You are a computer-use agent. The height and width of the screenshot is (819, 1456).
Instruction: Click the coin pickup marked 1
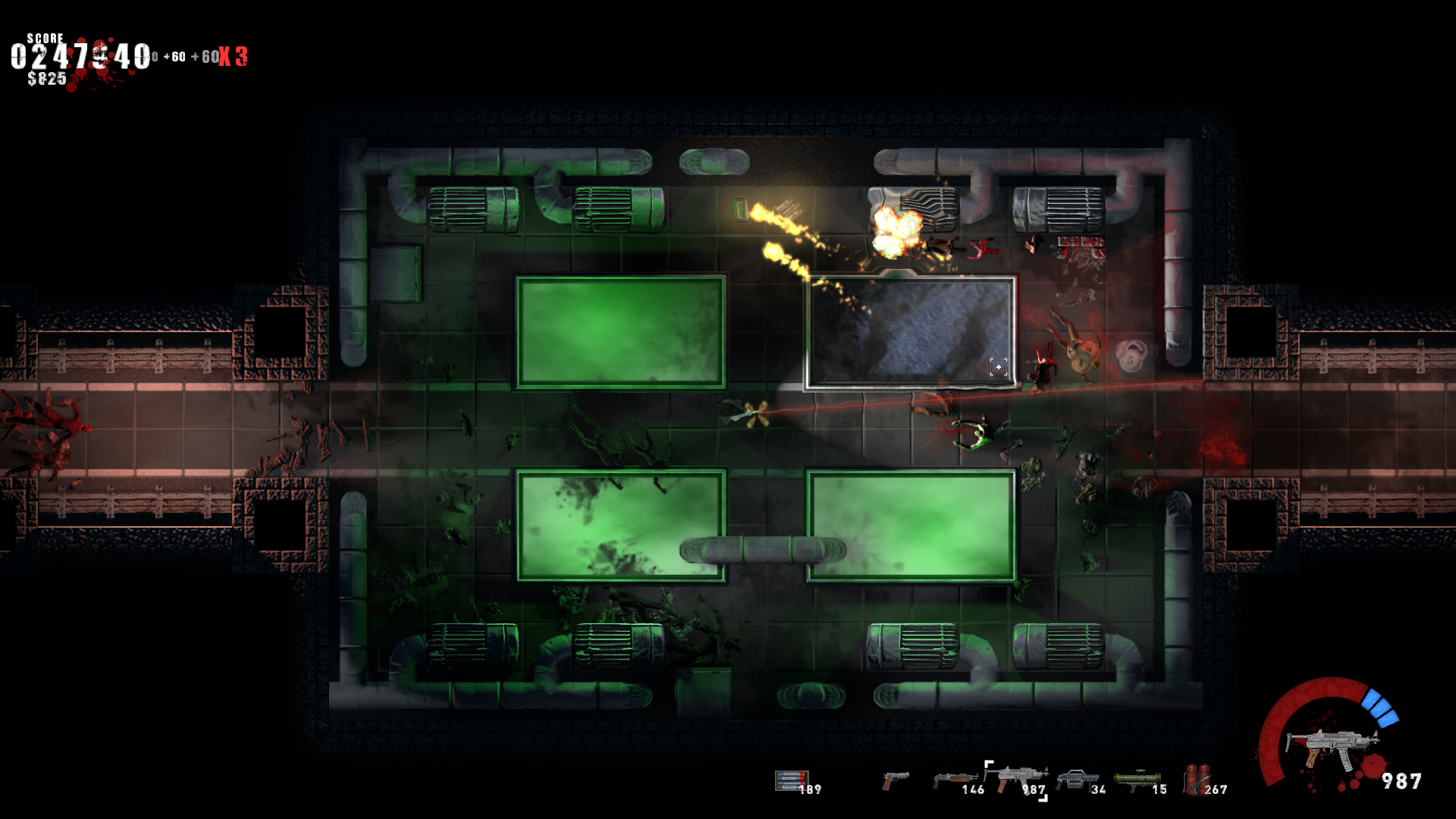tap(1081, 362)
